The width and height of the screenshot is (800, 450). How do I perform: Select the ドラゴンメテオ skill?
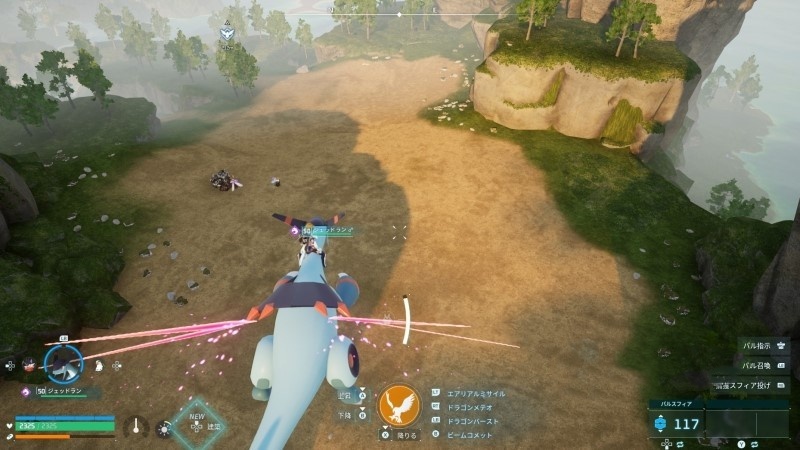[472, 407]
